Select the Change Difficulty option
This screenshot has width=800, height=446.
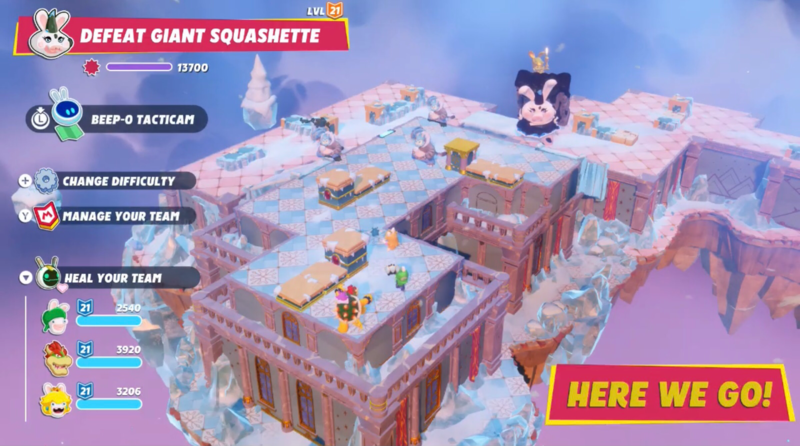(117, 181)
